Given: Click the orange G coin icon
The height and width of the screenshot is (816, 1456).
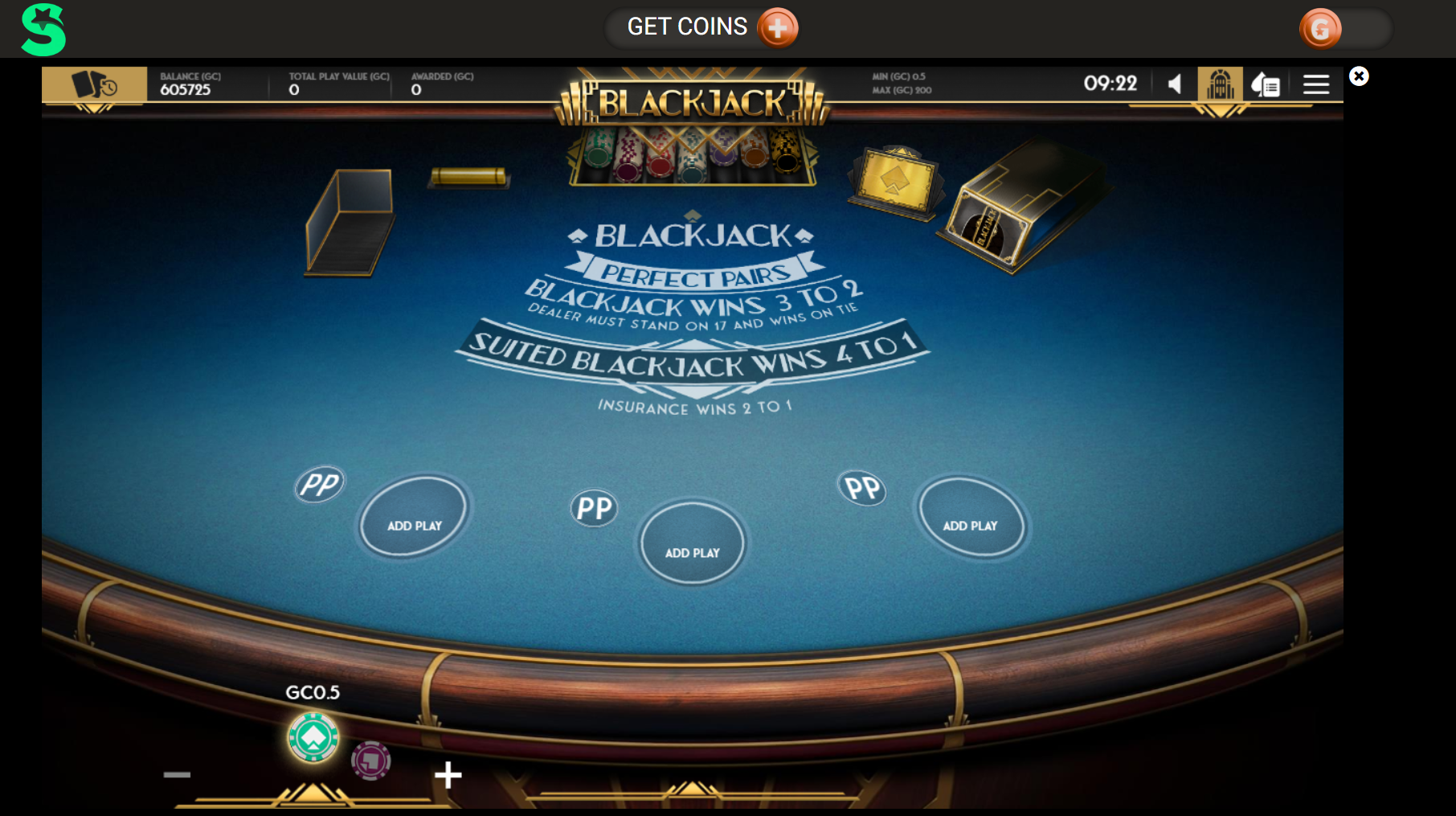Looking at the screenshot, I should click(1322, 28).
